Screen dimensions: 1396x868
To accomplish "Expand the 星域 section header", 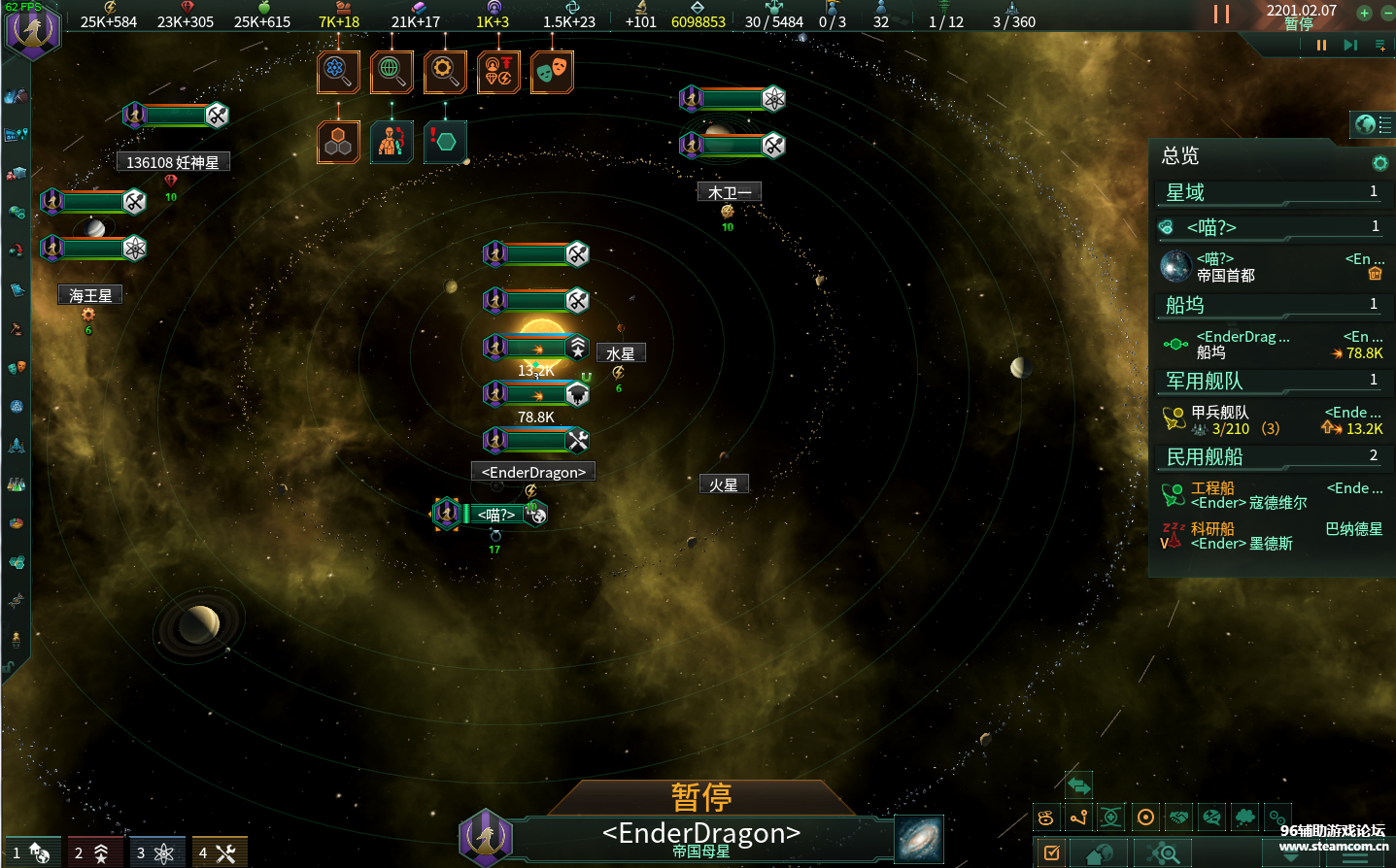I will pyautogui.click(x=1271, y=192).
